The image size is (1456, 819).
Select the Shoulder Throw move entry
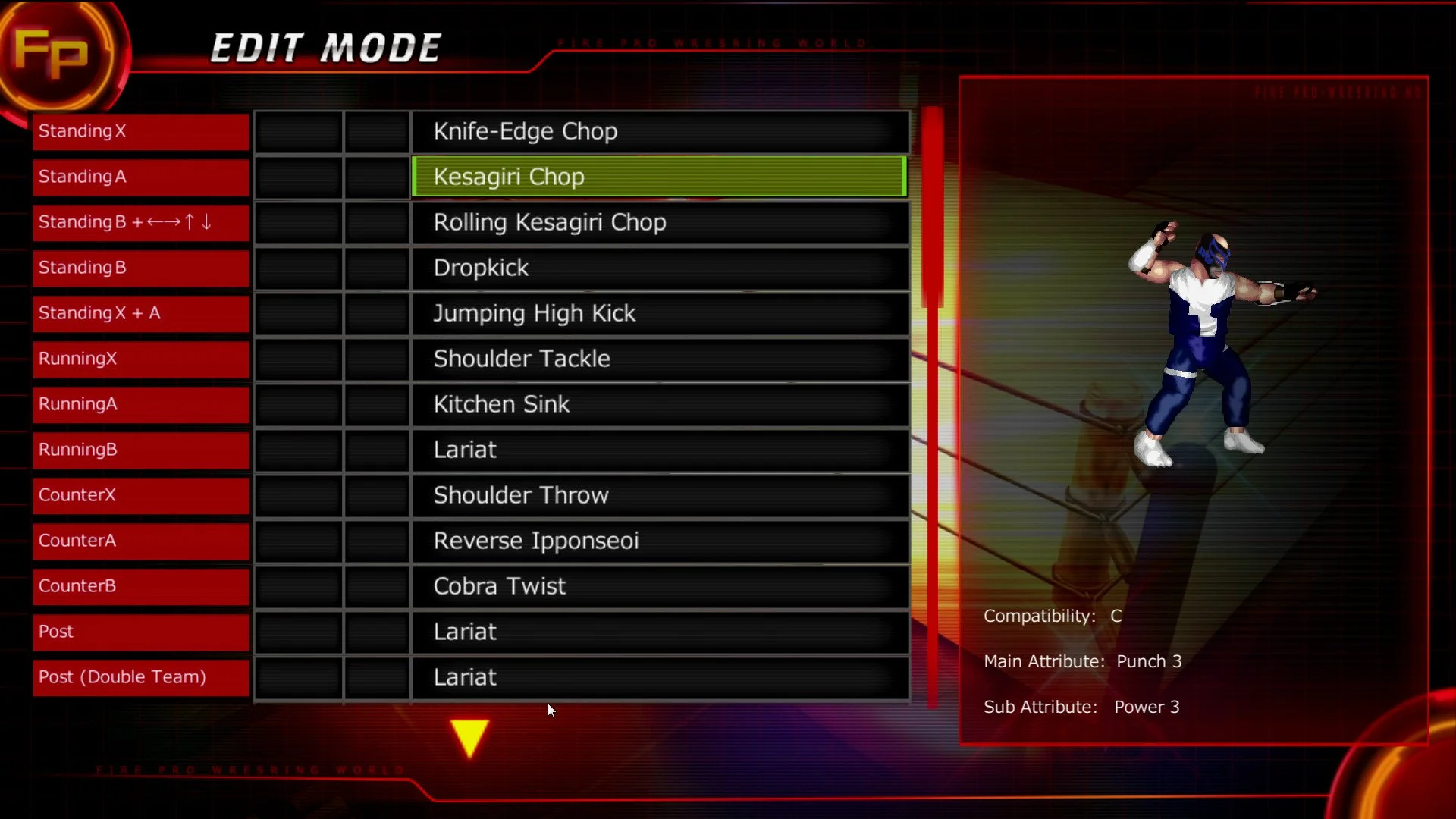(659, 495)
